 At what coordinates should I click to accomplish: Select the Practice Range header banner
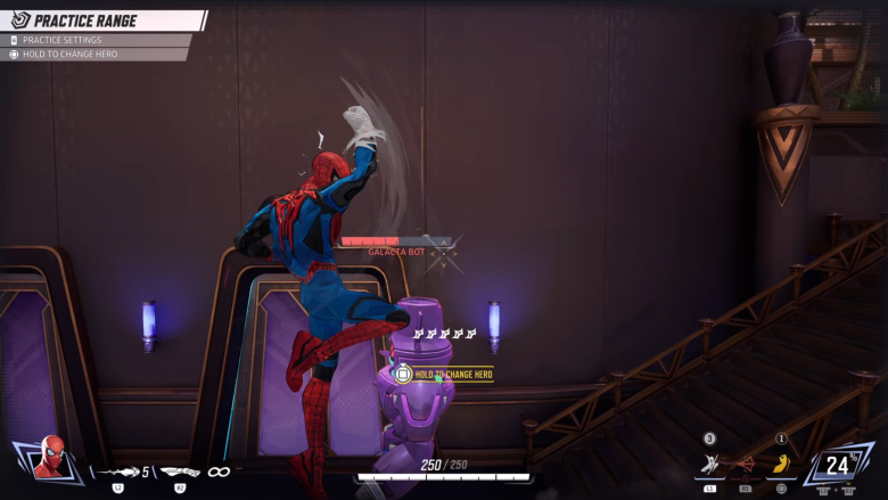[100, 20]
